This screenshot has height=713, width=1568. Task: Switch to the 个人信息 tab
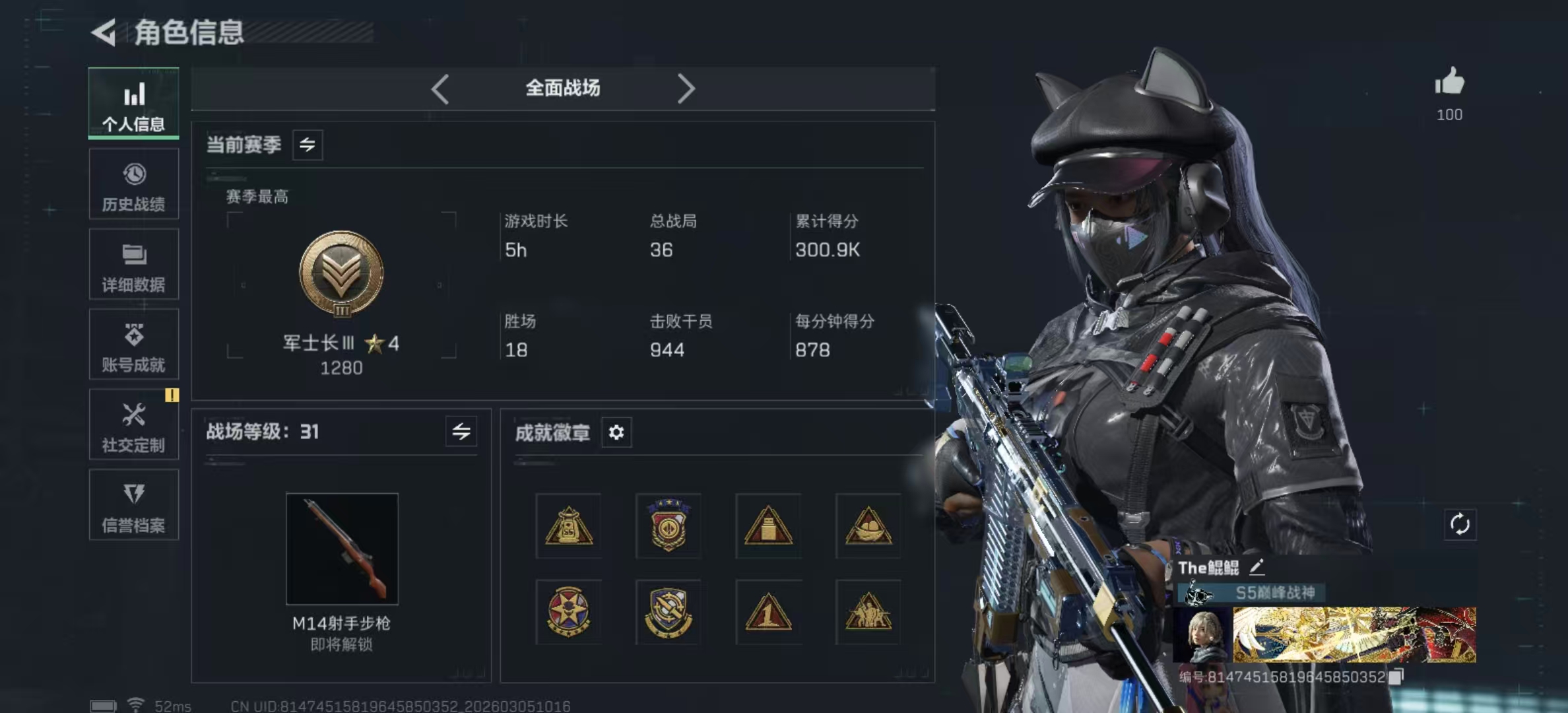point(134,104)
